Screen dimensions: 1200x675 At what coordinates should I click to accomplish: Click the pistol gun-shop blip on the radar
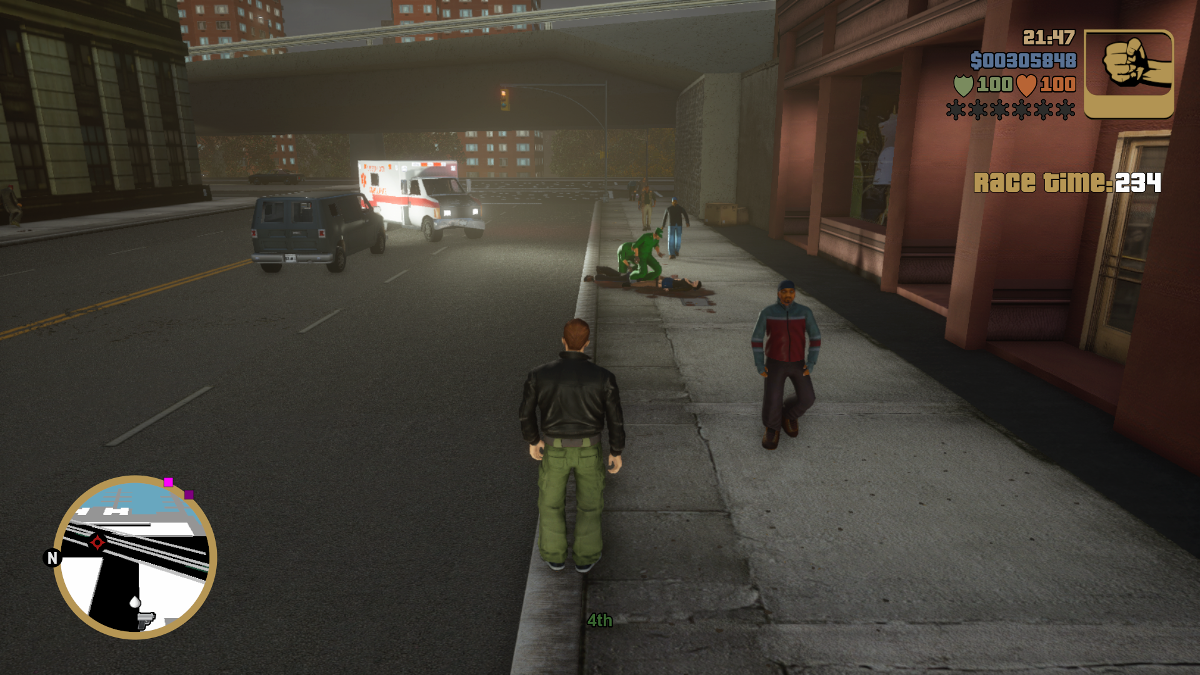(x=144, y=620)
